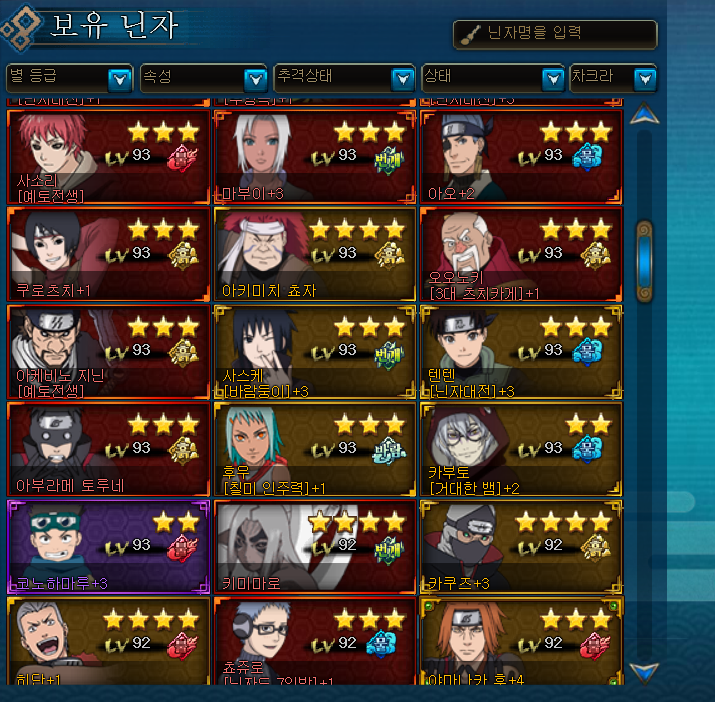Select the 사소리 ninja card
Image resolution: width=715 pixels, height=702 pixels.
coord(108,156)
